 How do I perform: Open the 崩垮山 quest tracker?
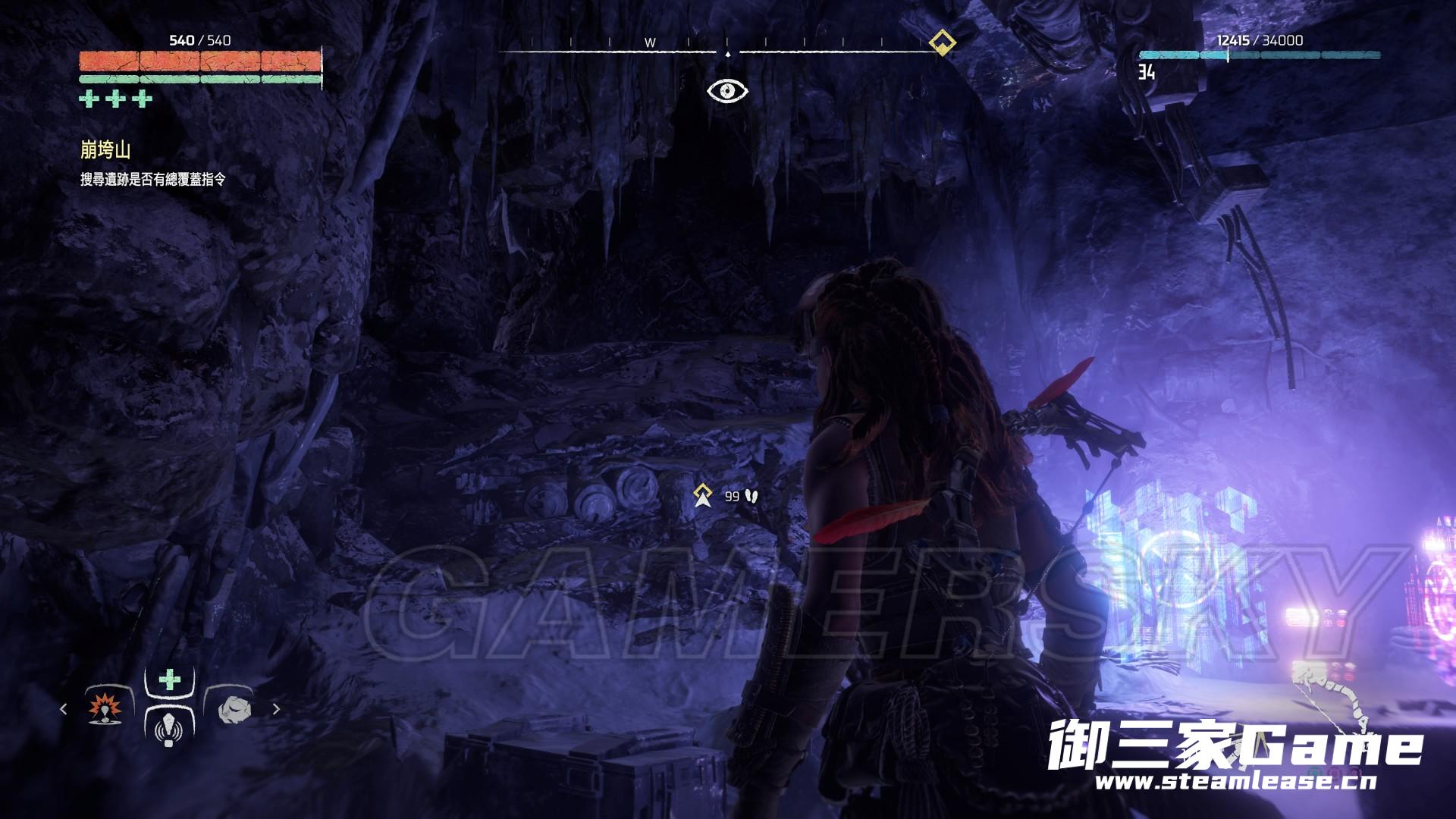(x=105, y=150)
